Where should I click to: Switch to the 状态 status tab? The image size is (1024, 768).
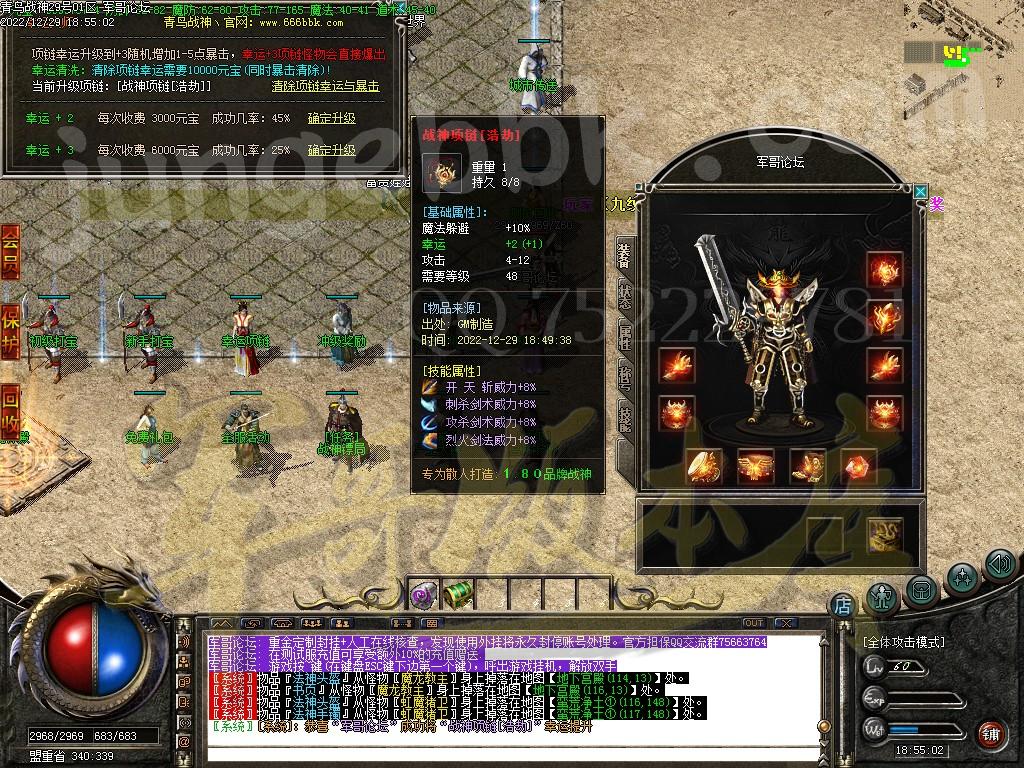click(x=624, y=296)
